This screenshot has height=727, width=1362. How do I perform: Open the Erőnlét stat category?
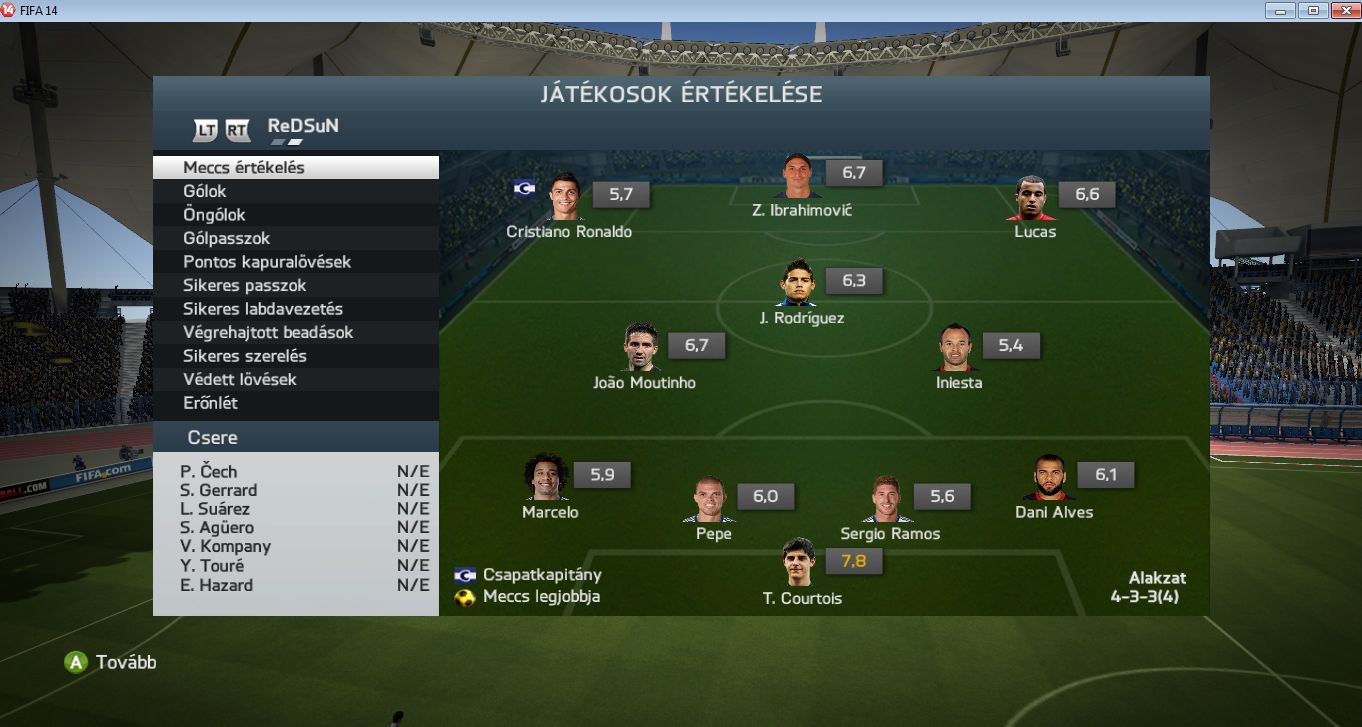(x=295, y=403)
